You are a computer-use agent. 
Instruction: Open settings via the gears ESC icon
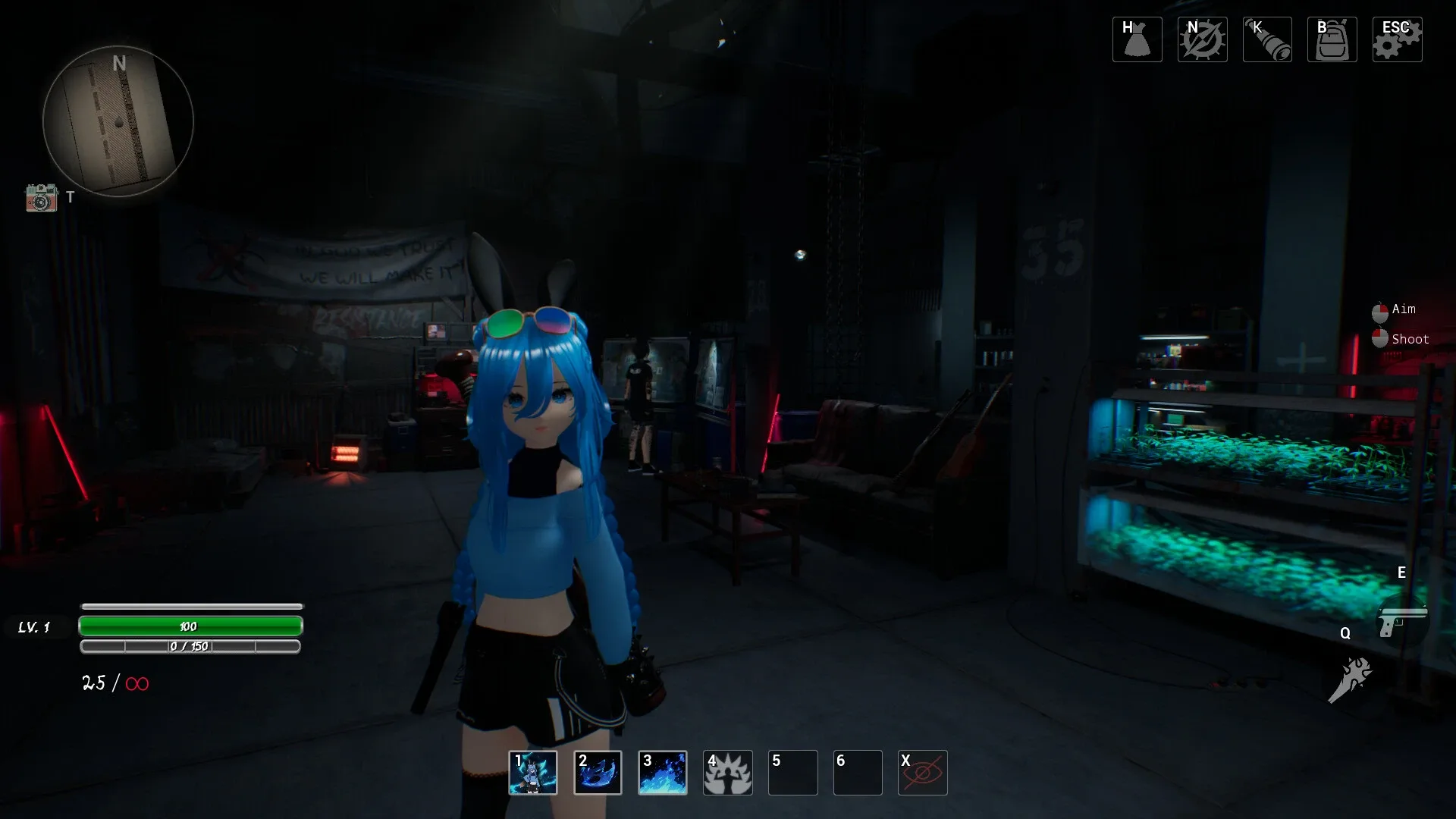(x=1398, y=39)
